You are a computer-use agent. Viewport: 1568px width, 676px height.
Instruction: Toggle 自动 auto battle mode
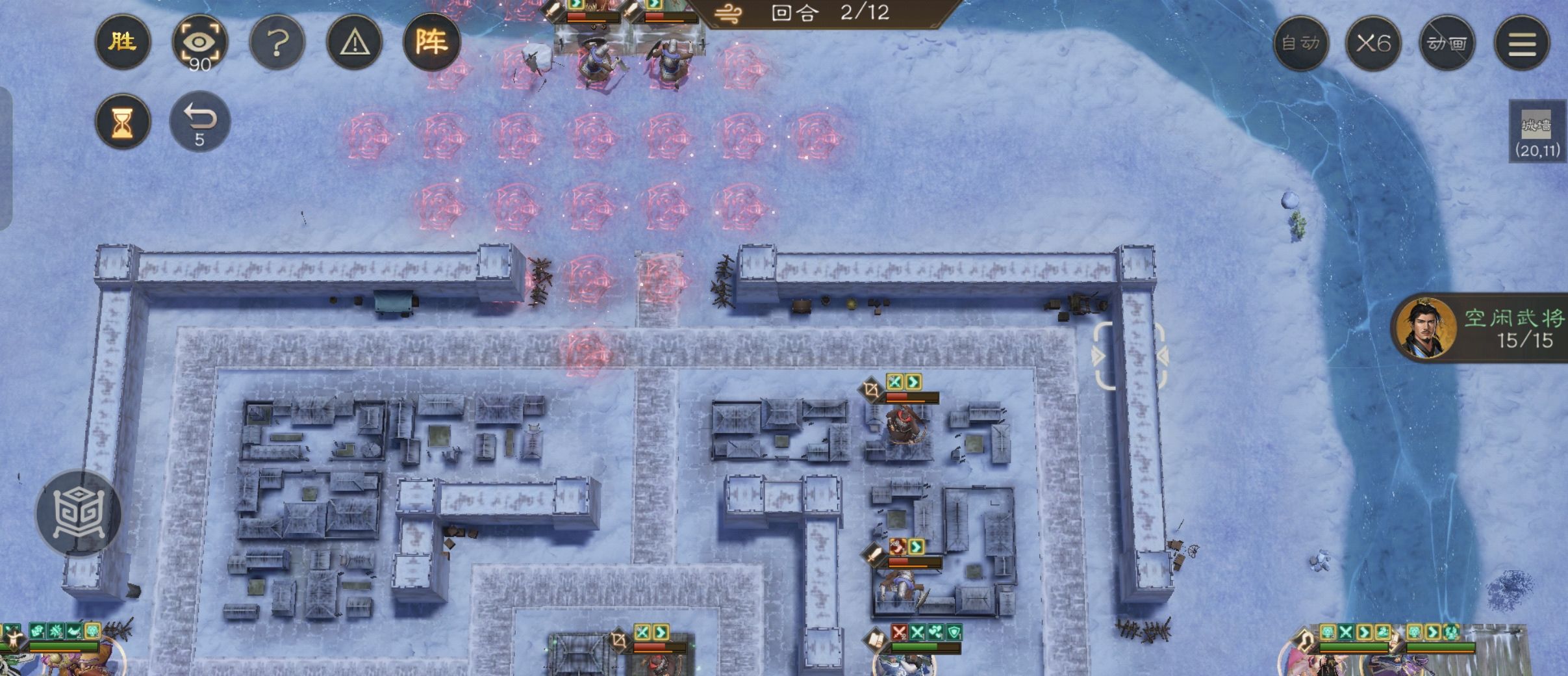(x=1300, y=44)
